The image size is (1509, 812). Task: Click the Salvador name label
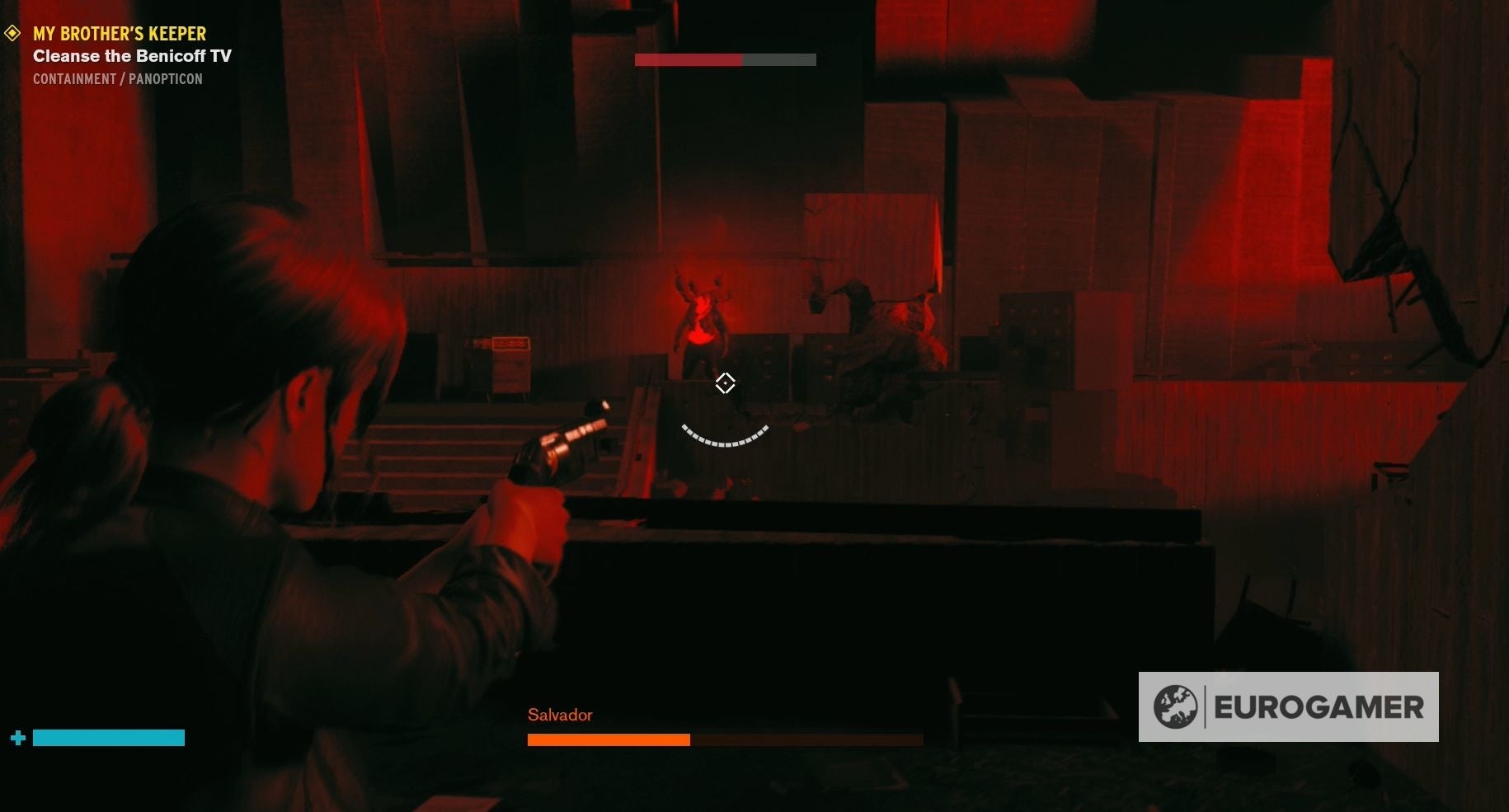(x=560, y=715)
